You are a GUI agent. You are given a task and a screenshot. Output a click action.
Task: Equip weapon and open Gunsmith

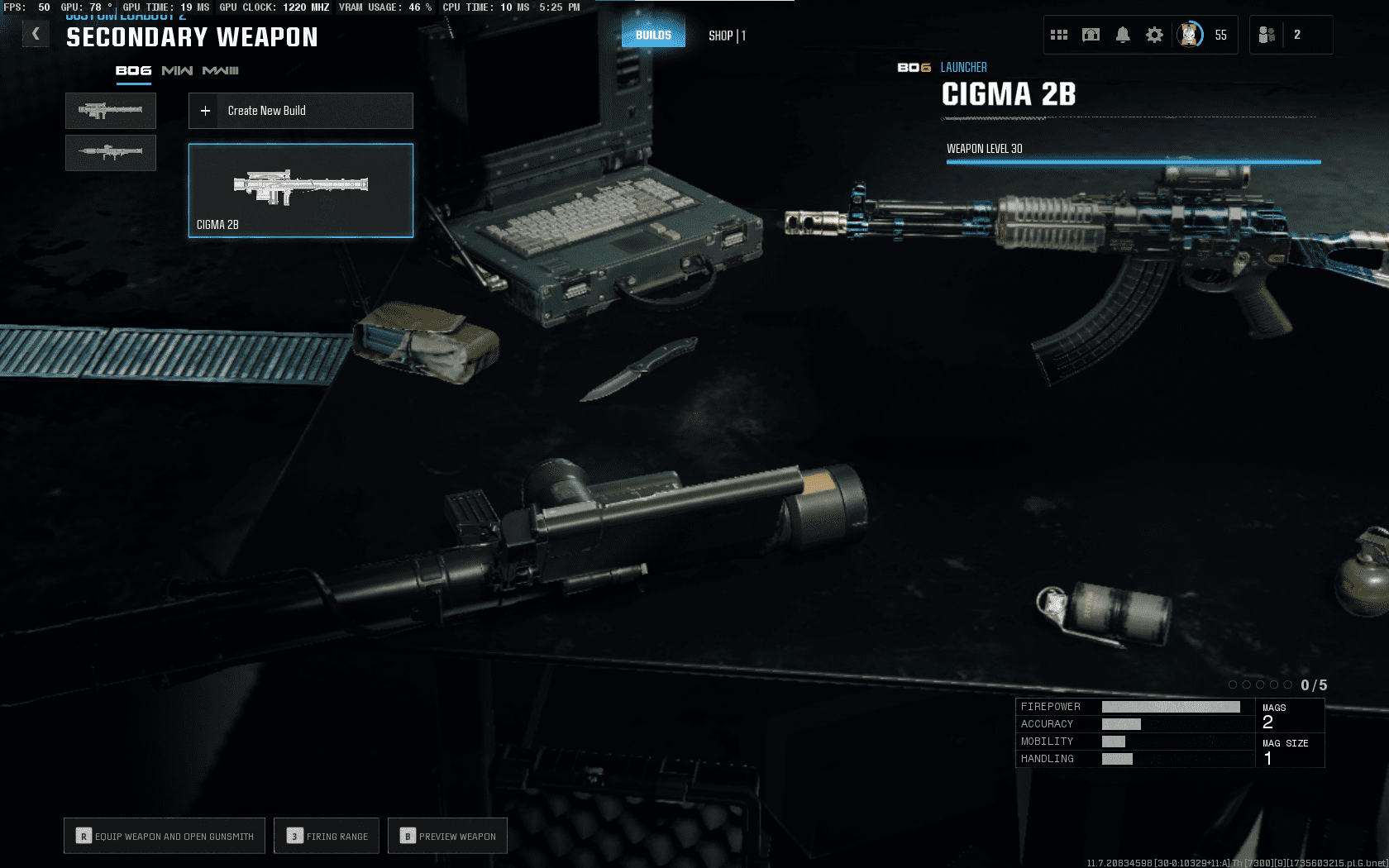click(x=165, y=836)
